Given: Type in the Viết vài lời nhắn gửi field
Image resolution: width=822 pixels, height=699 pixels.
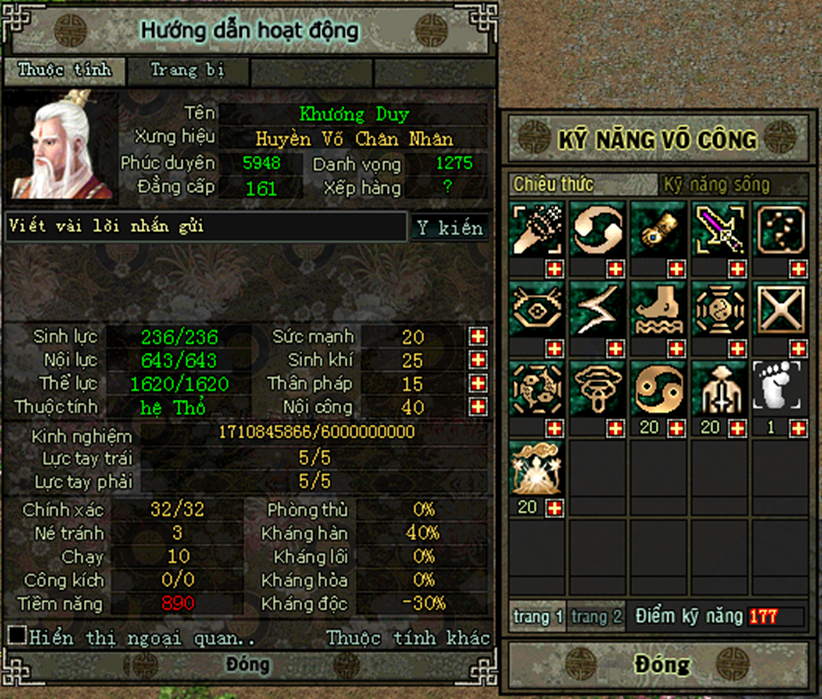Looking at the screenshot, I should point(206,227).
